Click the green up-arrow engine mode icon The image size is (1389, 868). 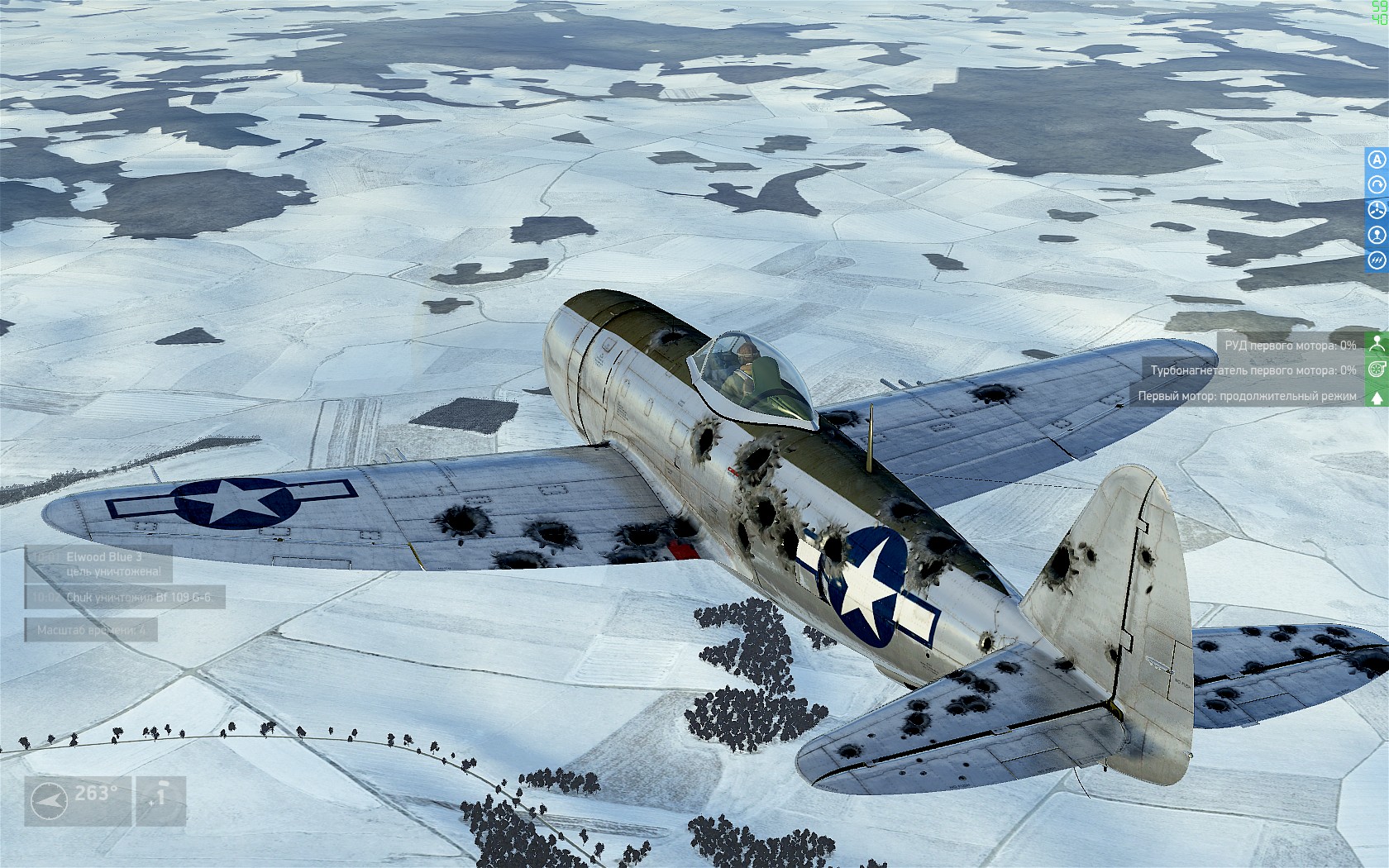pyautogui.click(x=1377, y=397)
